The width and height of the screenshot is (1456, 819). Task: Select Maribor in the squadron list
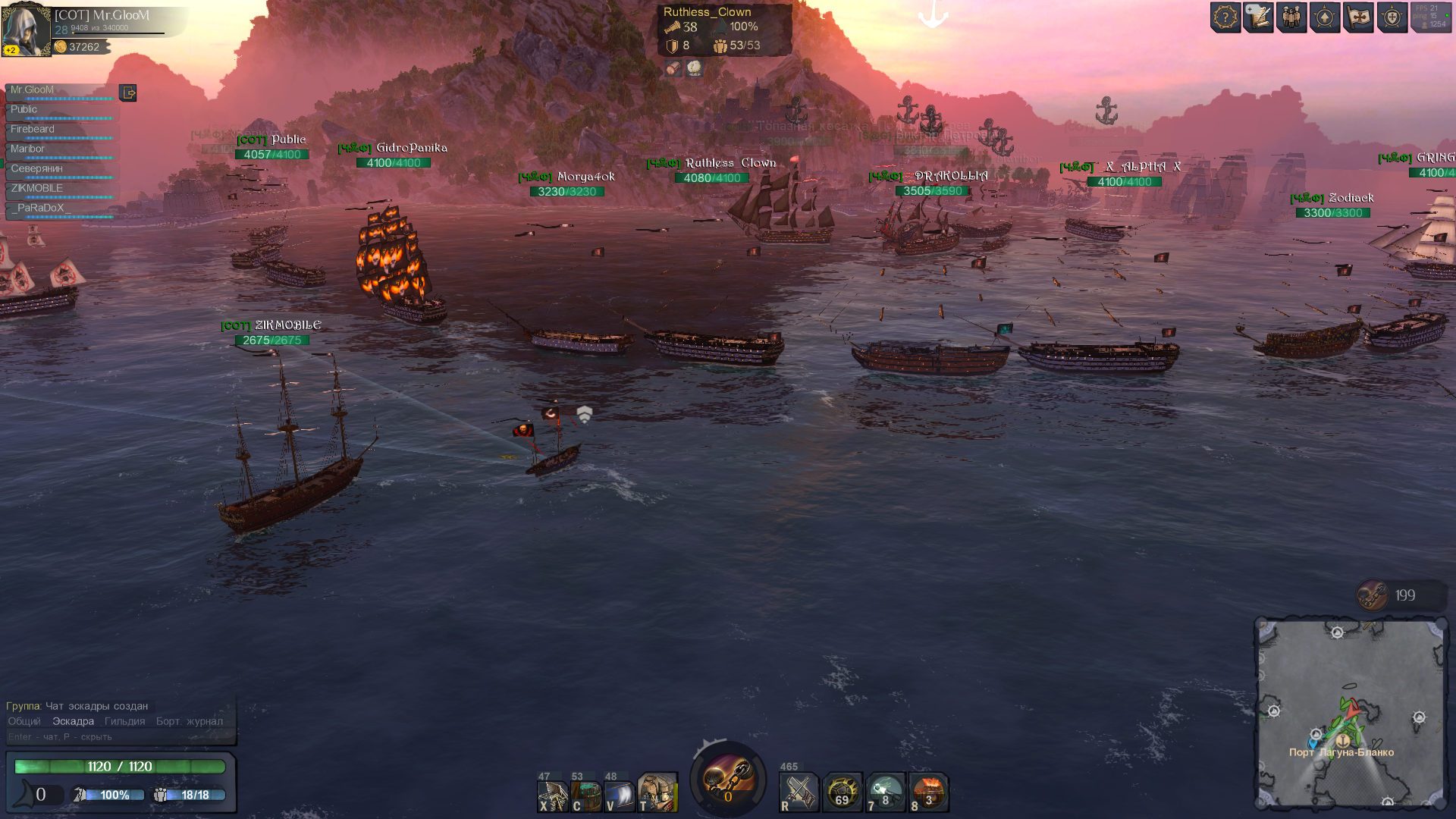pos(61,149)
